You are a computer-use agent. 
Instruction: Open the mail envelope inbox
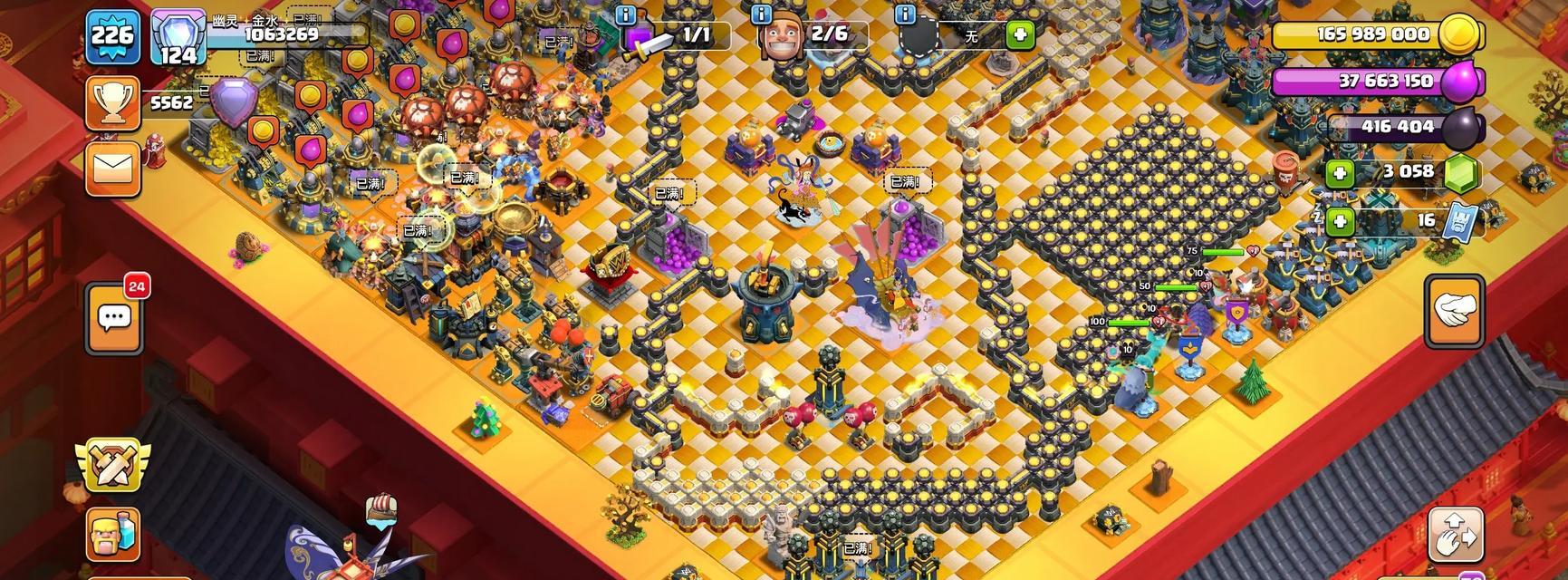[112, 168]
